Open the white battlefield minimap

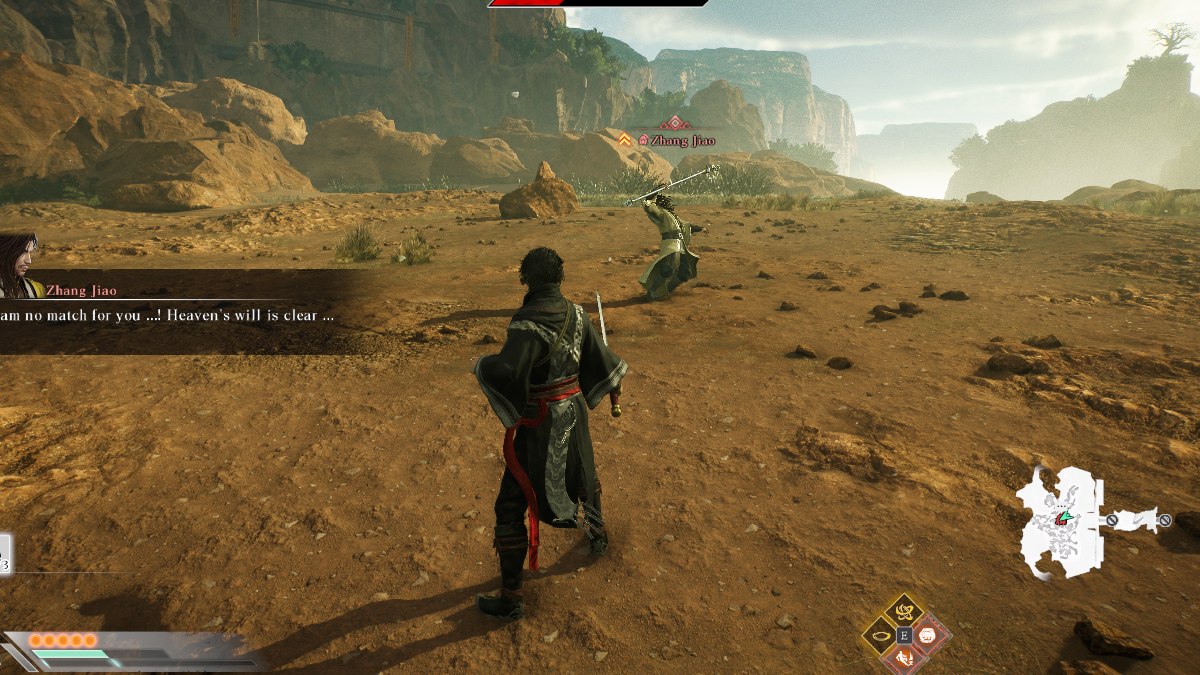coord(1061,521)
